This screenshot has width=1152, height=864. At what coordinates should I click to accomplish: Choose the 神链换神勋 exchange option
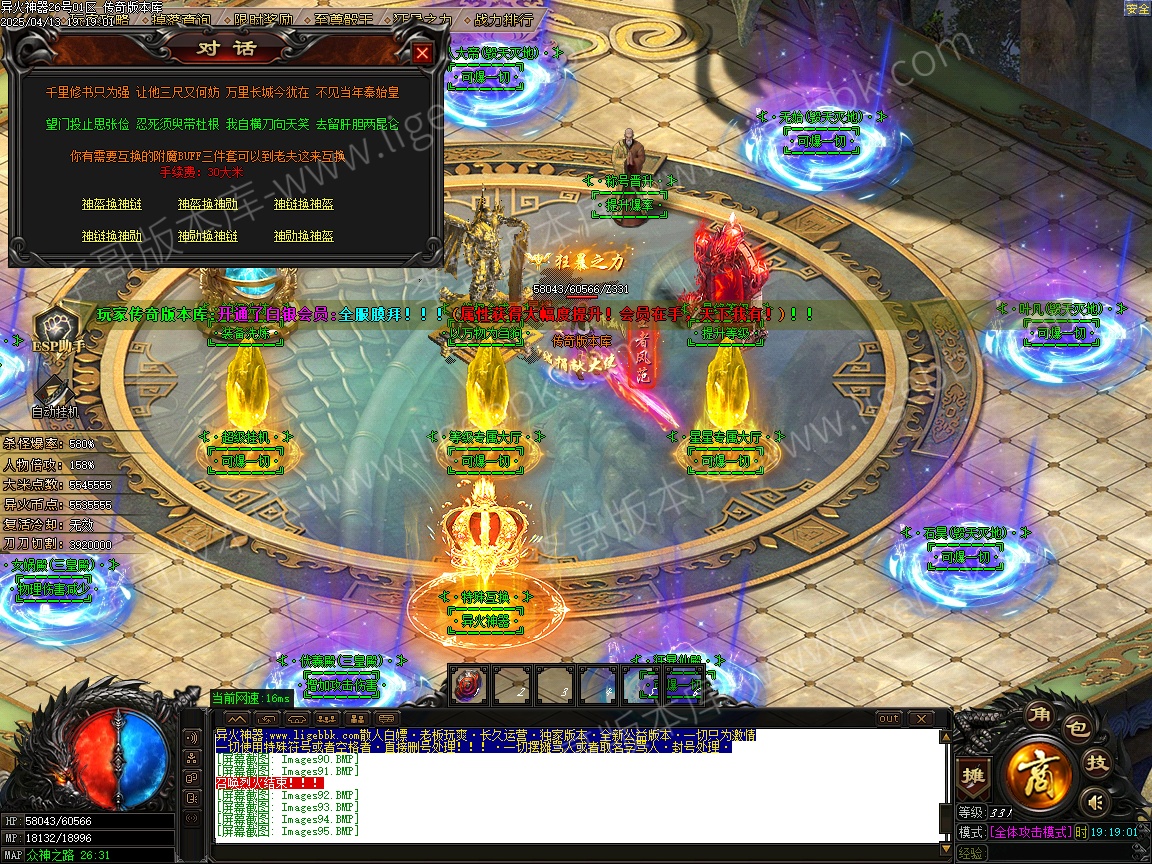coord(111,236)
